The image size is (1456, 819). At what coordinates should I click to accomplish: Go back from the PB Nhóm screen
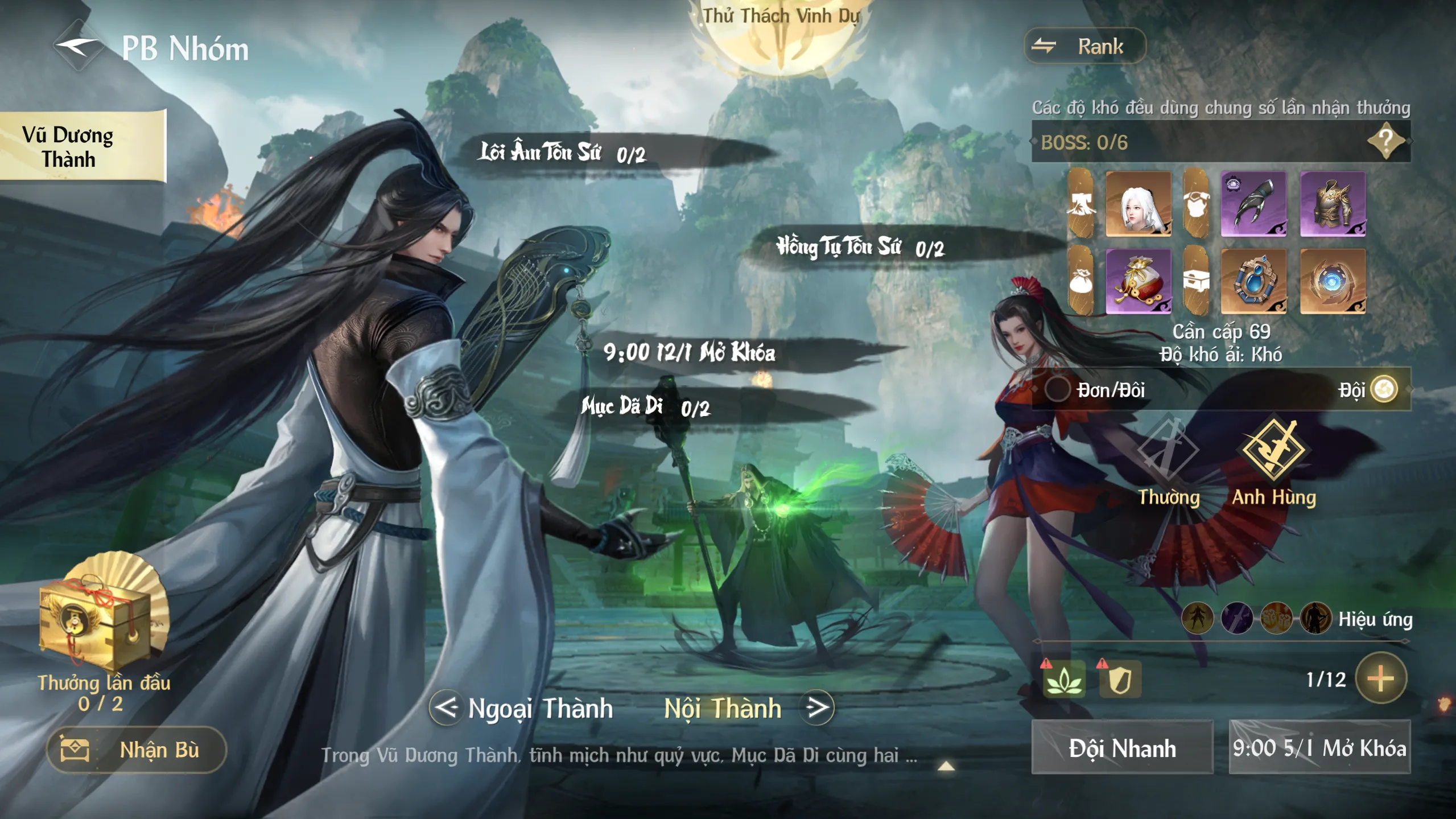click(x=78, y=47)
